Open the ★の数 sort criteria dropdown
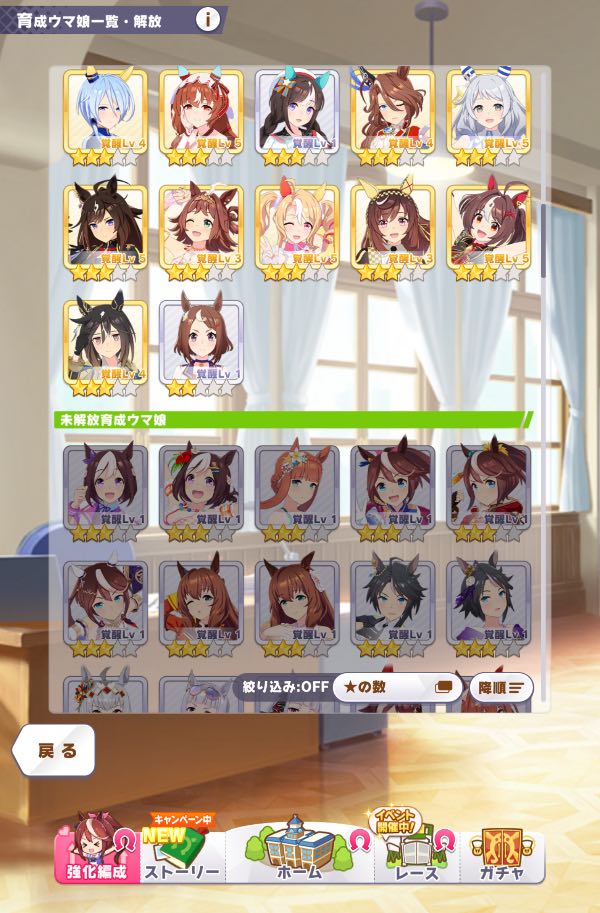Screen dimensions: 600x913 pyautogui.click(x=397, y=687)
